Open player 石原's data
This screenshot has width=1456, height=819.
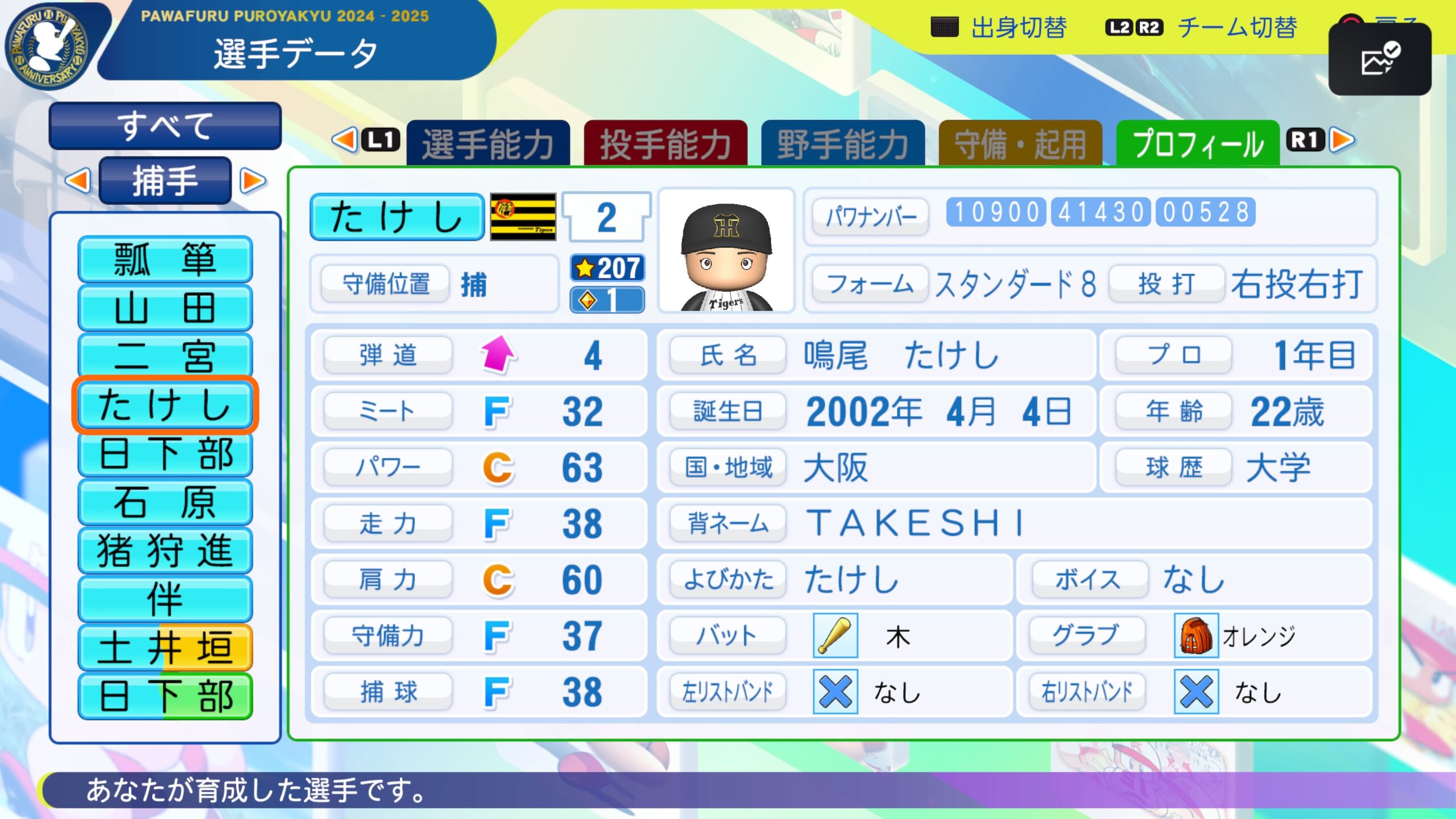pos(165,502)
